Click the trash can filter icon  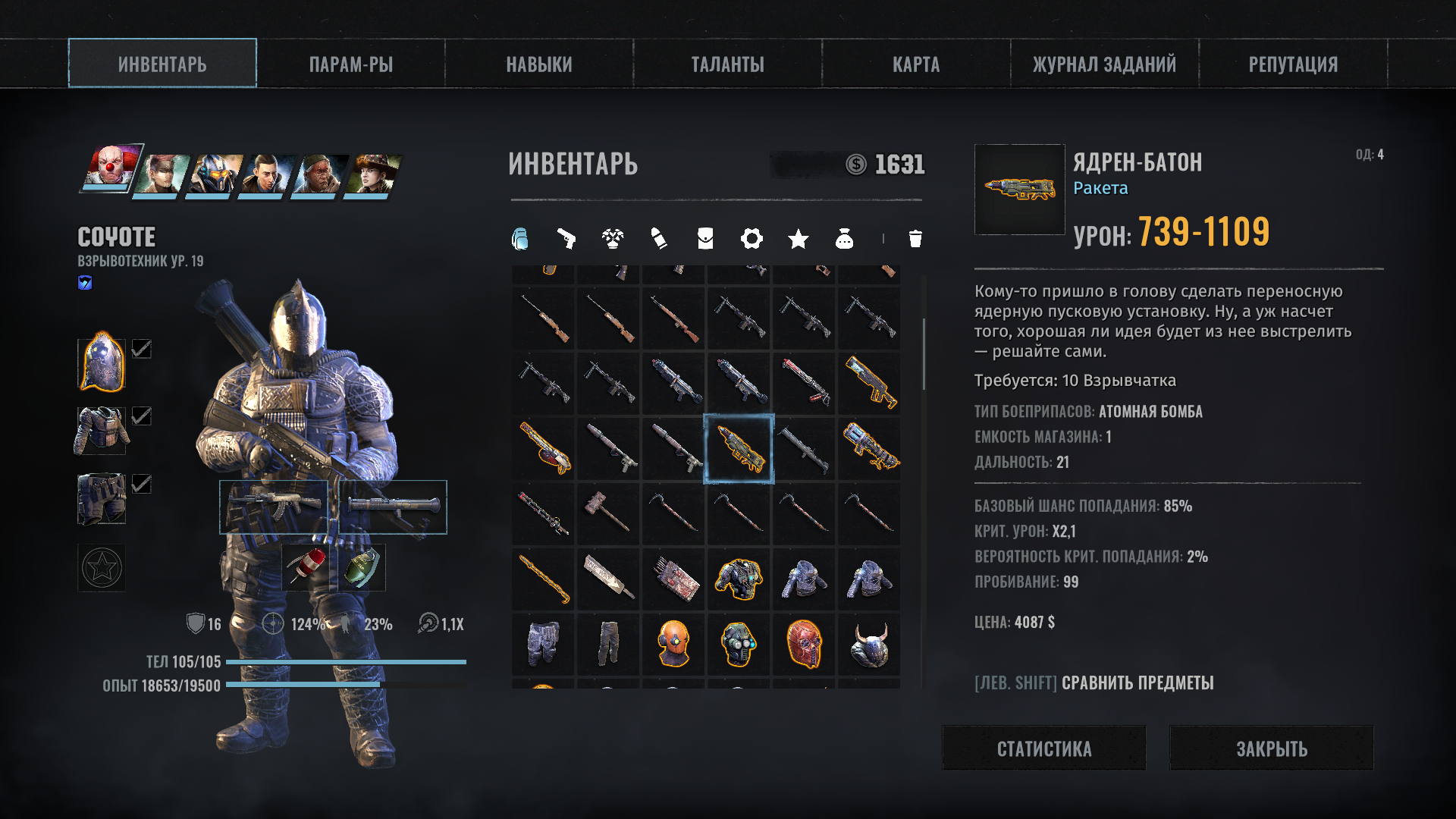click(x=915, y=239)
